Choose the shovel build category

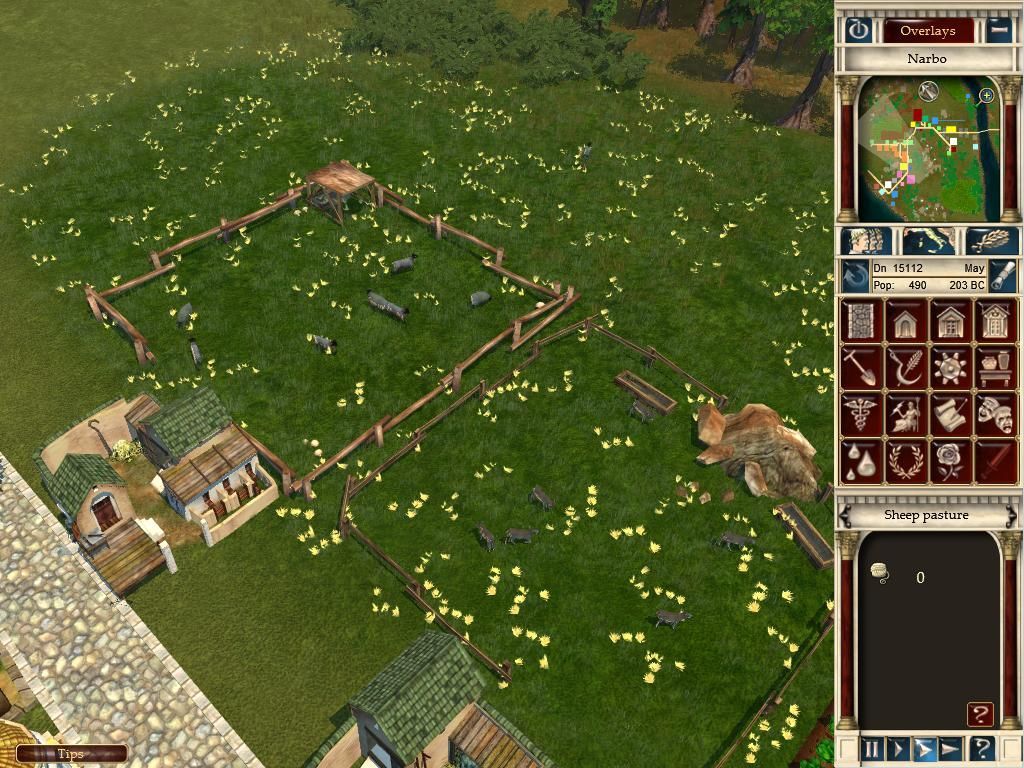[860, 368]
